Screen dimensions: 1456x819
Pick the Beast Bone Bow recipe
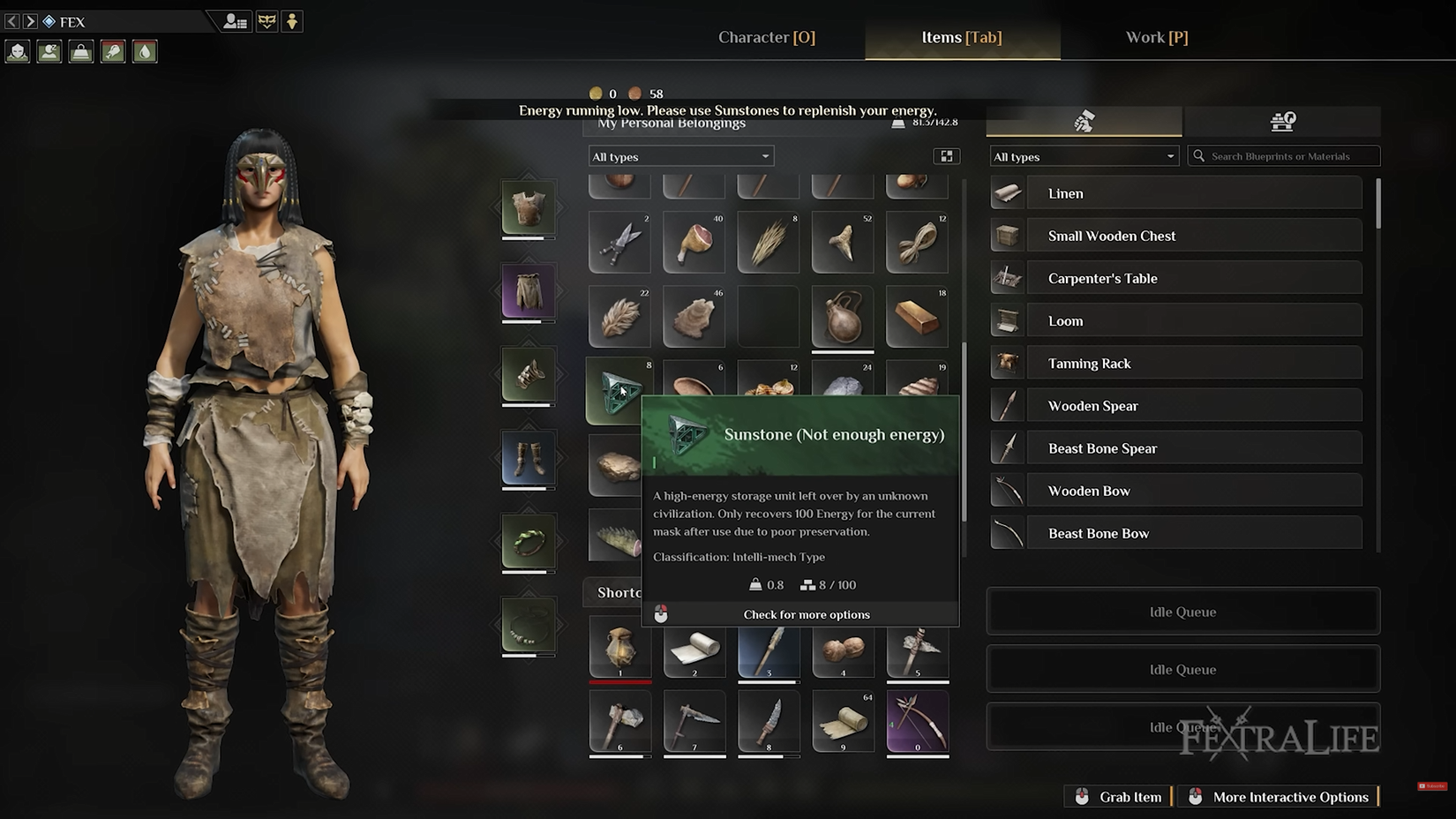click(x=1176, y=533)
